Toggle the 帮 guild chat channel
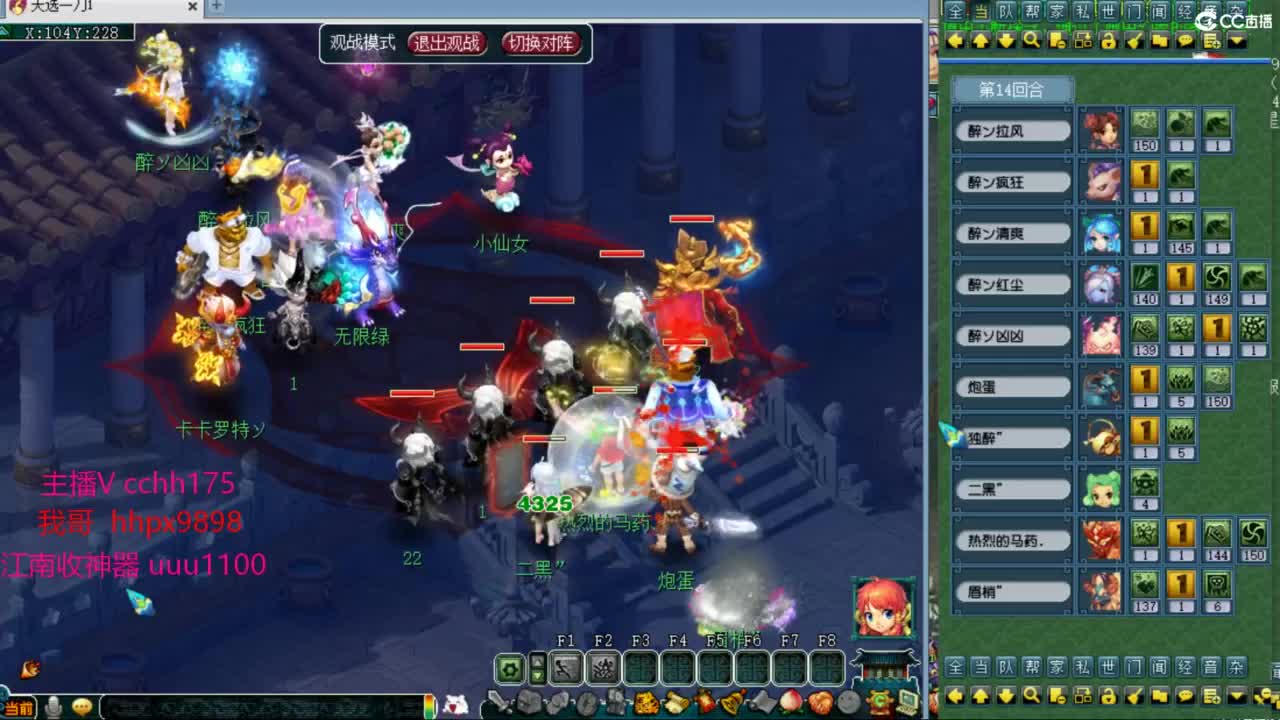The height and width of the screenshot is (720, 1280). [1031, 12]
